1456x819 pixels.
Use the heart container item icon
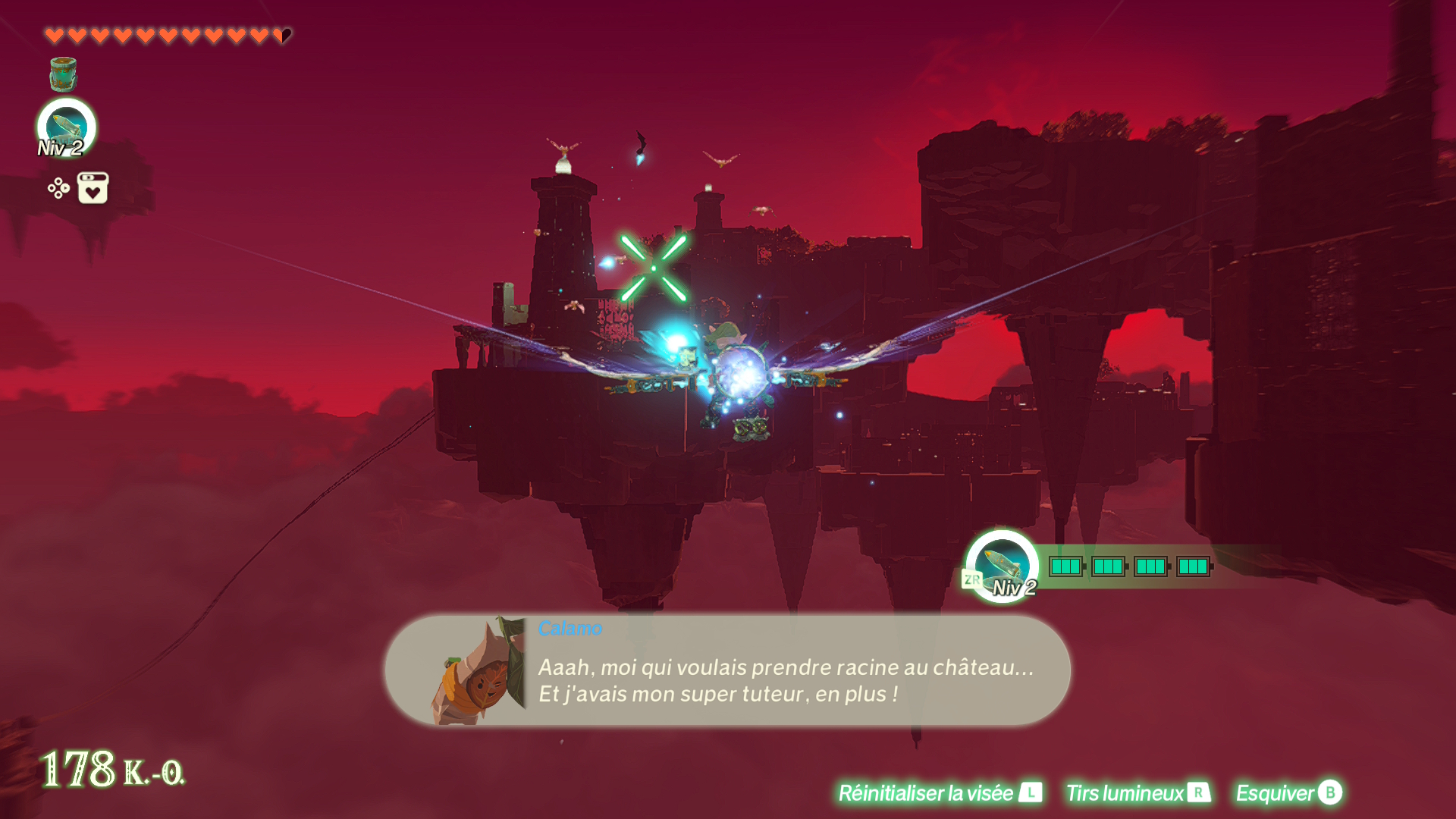click(93, 188)
